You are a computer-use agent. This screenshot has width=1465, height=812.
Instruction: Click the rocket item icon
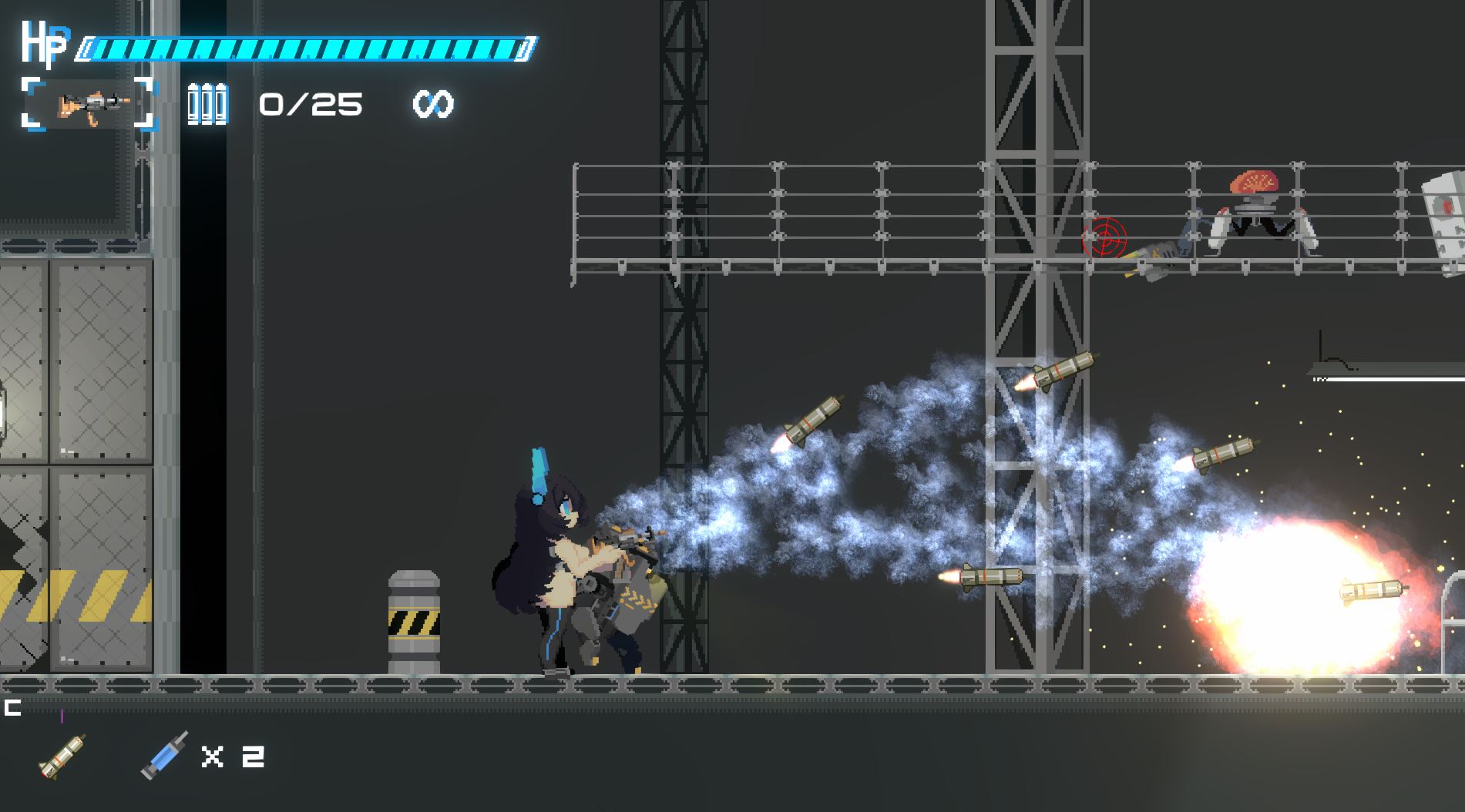[62, 757]
